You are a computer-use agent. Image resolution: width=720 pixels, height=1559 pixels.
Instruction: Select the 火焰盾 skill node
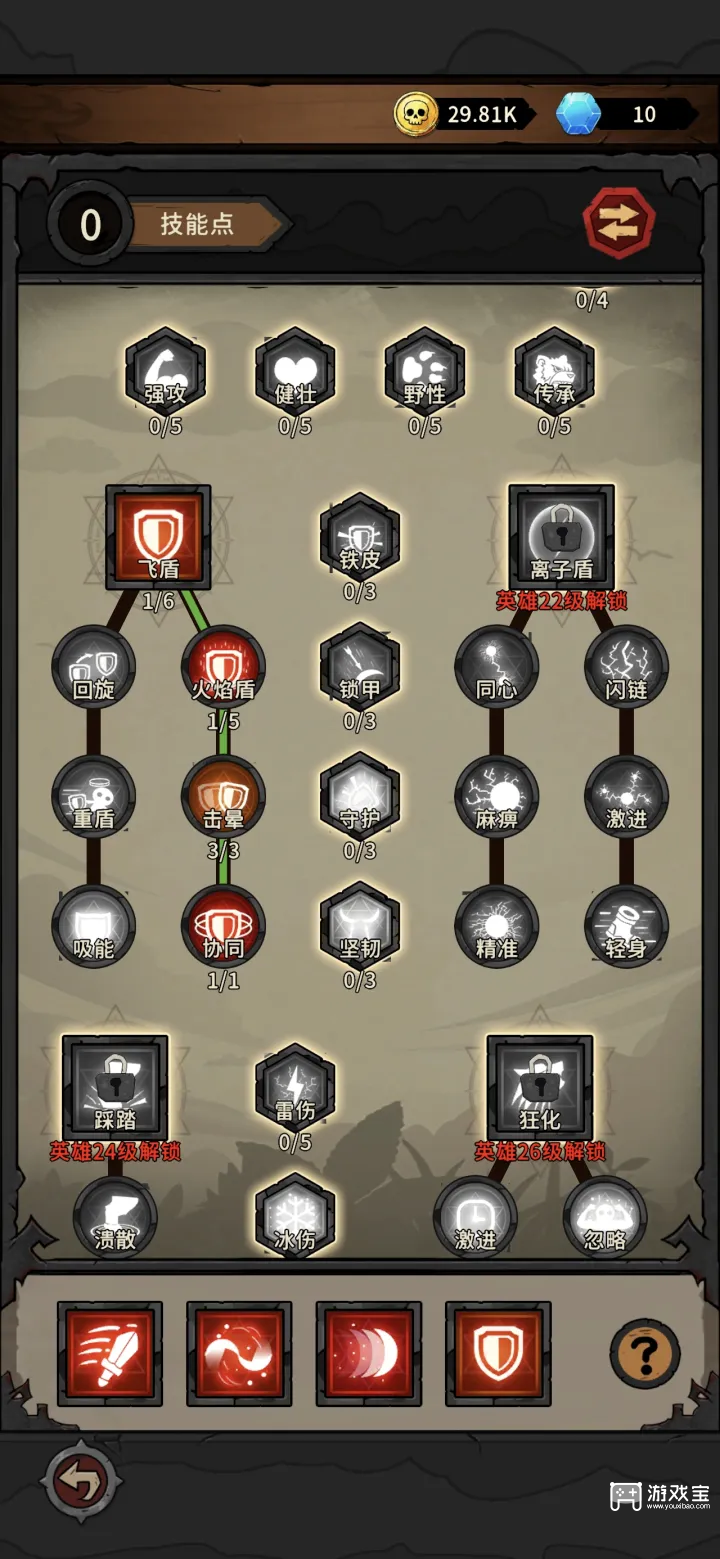pyautogui.click(x=223, y=668)
